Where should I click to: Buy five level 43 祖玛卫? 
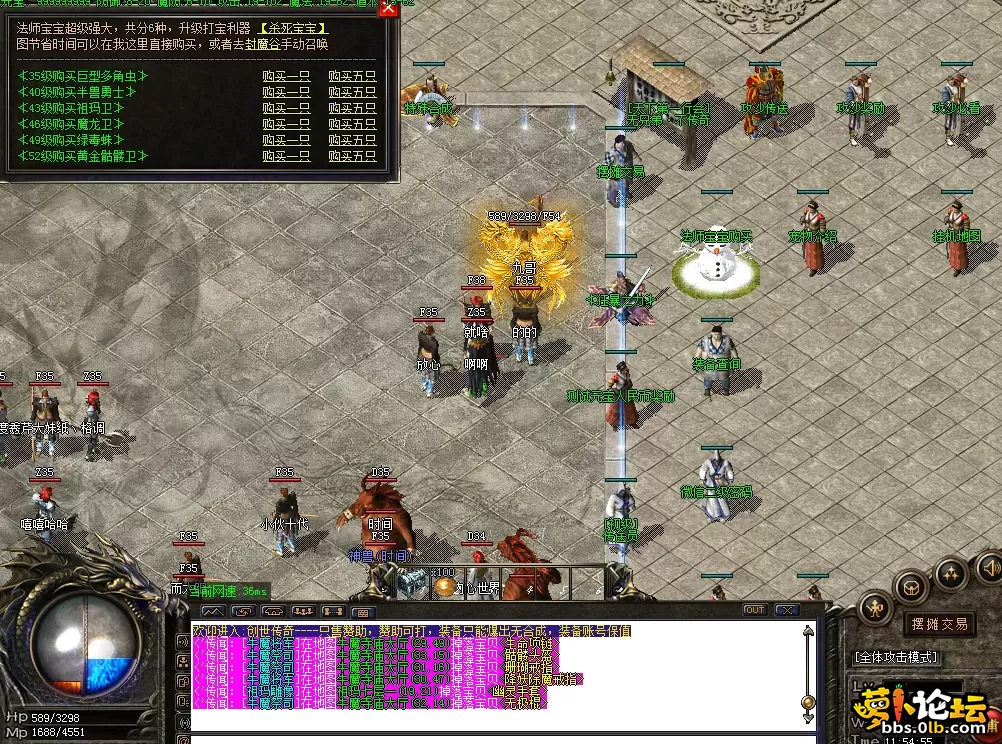(352, 108)
